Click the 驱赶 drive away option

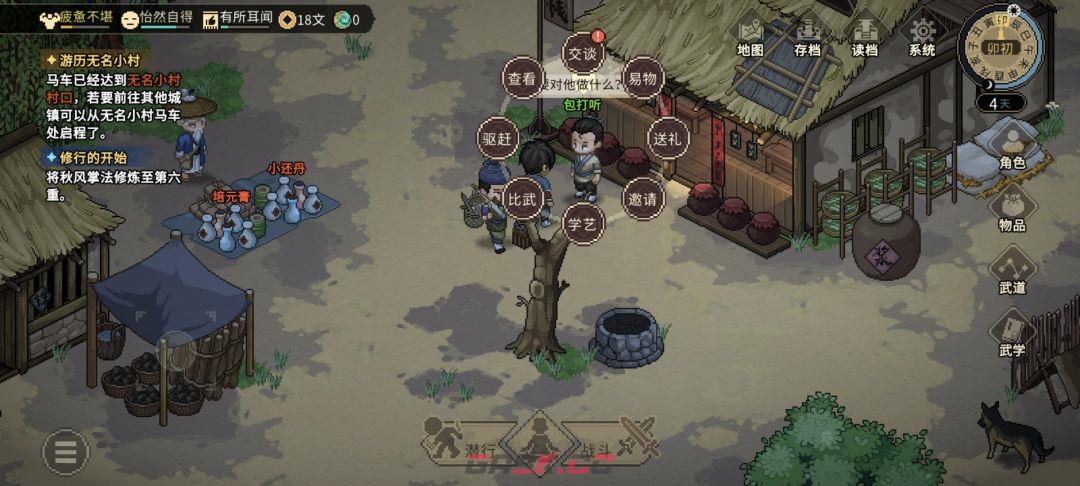[497, 138]
